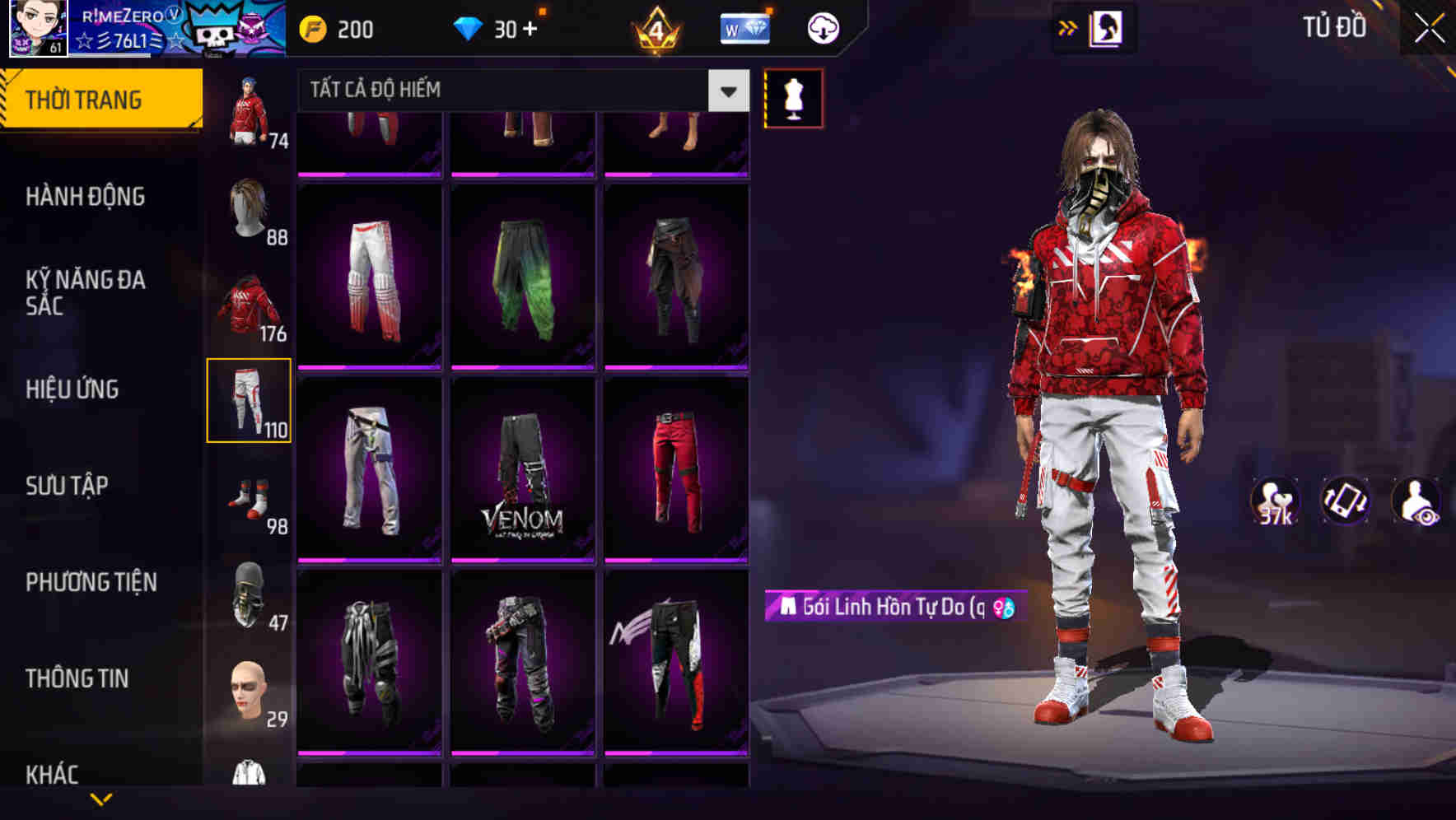The width and height of the screenshot is (1456, 820).
Task: Toggle the double-chevron panel collapse arrows
Action: [1066, 27]
